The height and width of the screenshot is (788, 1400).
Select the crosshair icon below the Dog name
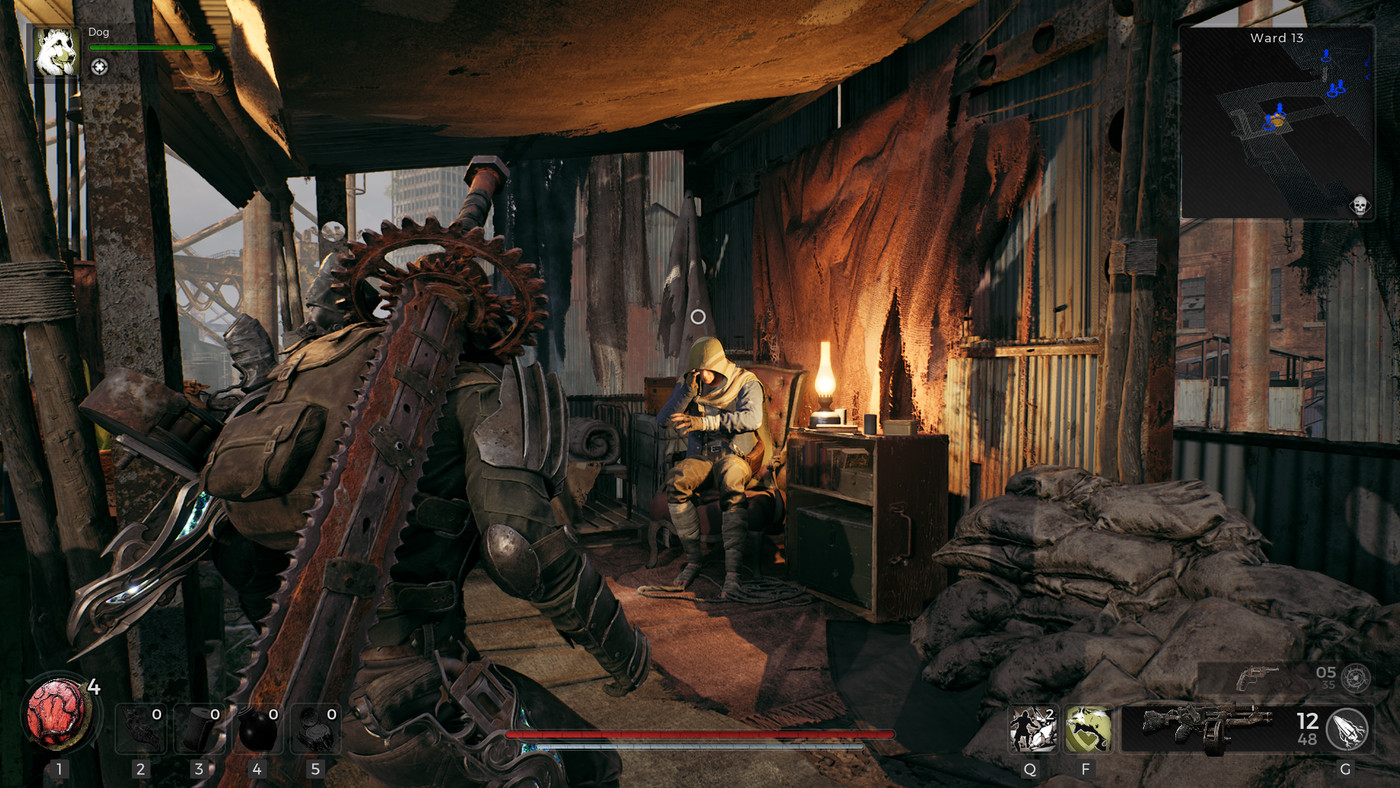tap(99, 67)
